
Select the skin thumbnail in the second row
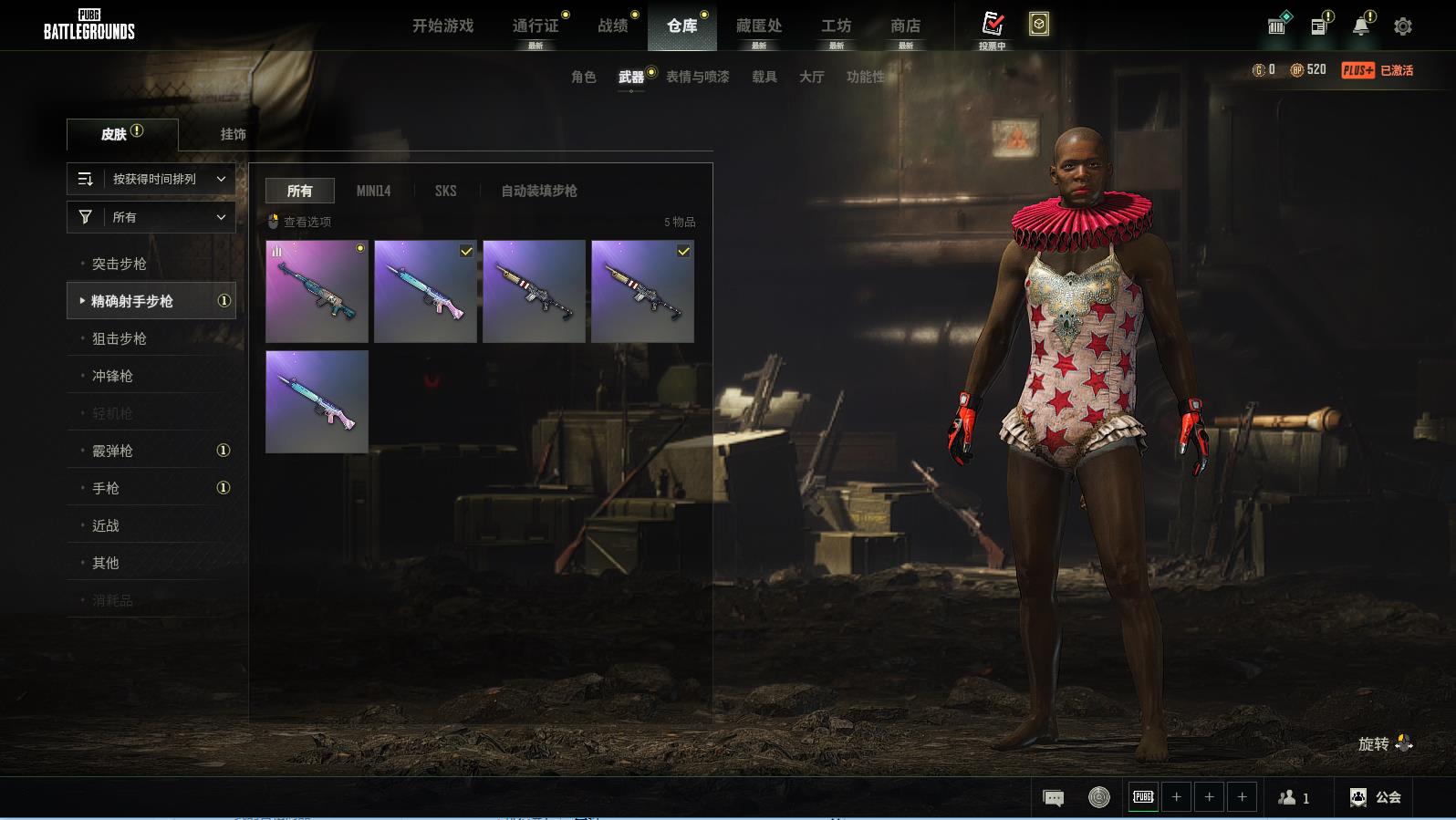click(317, 401)
